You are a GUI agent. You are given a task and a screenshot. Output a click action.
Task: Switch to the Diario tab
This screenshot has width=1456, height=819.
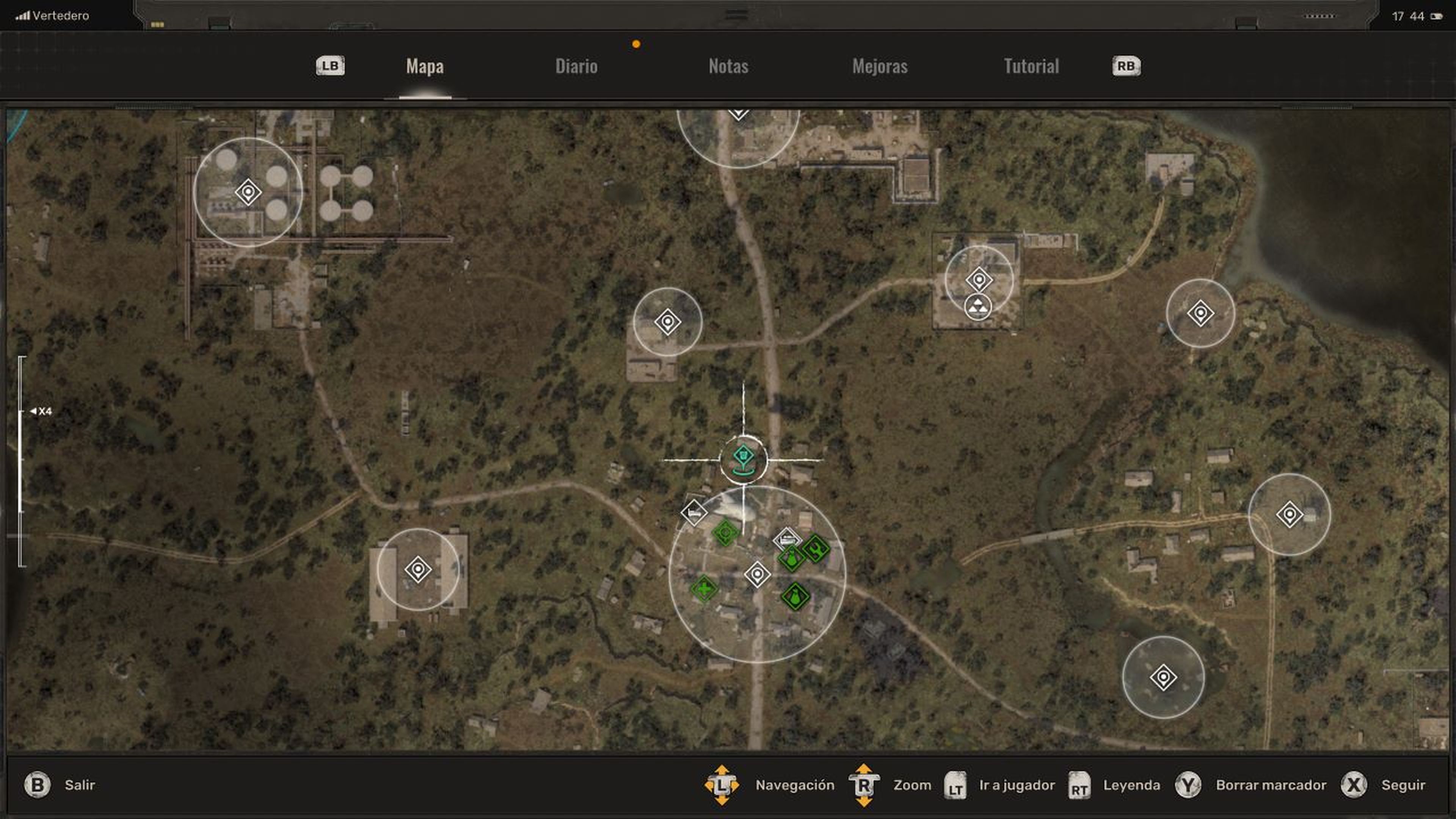point(576,66)
